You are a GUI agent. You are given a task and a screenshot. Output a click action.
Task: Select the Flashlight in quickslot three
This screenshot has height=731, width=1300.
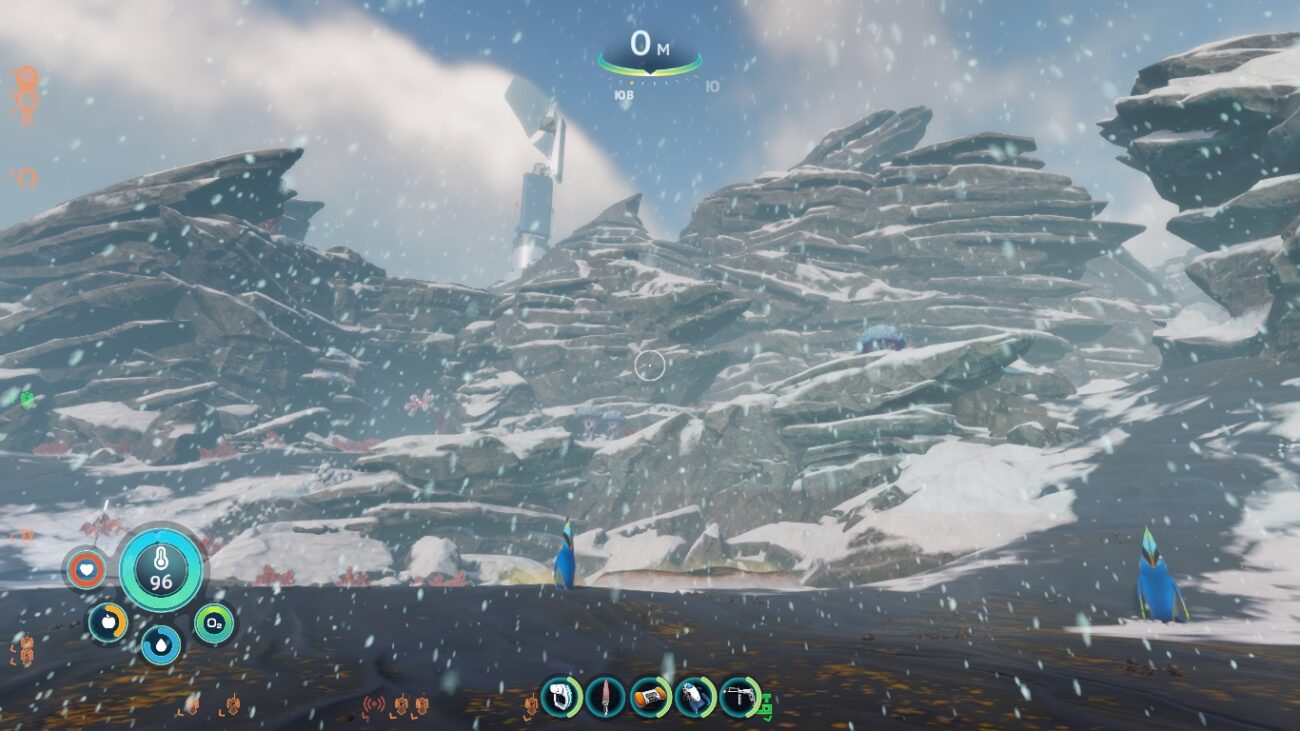650,697
